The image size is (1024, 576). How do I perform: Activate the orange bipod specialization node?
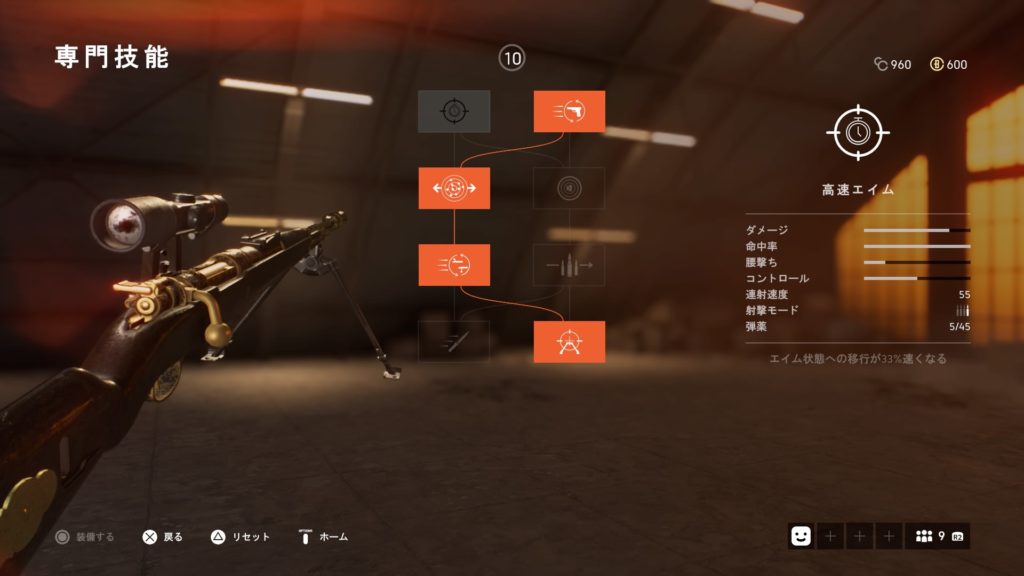pyautogui.click(x=569, y=342)
